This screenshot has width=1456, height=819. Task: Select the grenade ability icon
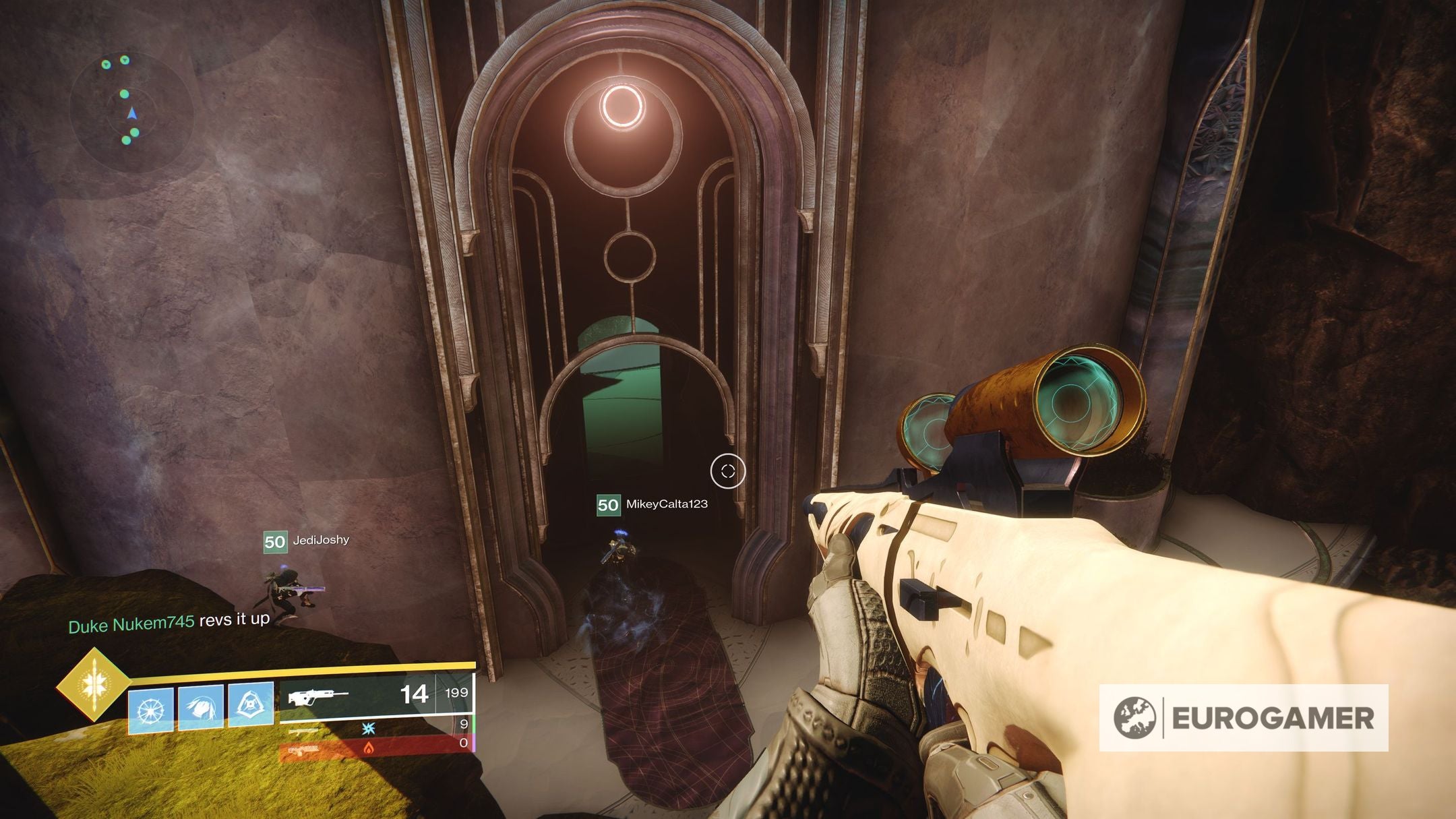(150, 710)
